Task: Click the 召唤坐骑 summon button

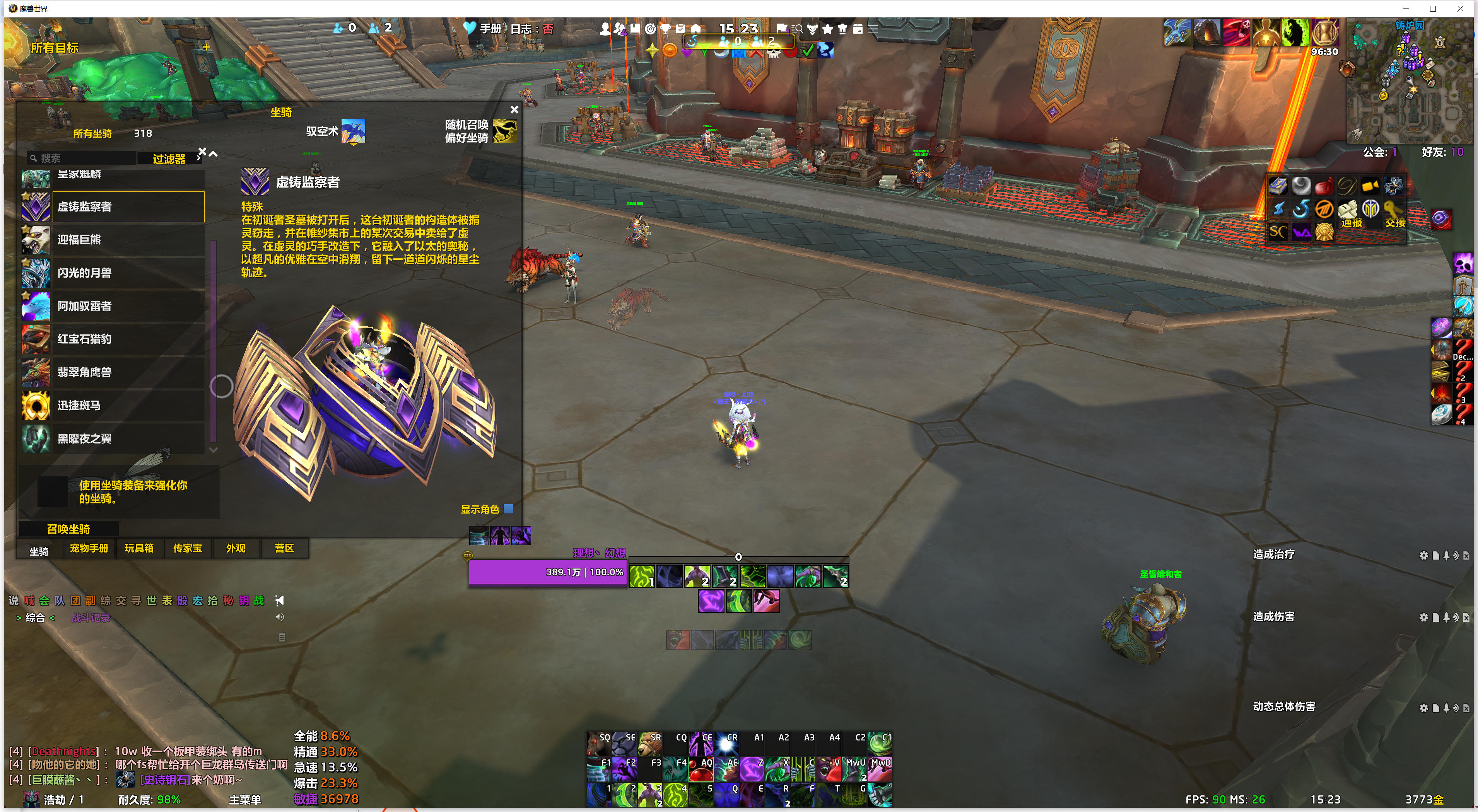Action: [68, 529]
